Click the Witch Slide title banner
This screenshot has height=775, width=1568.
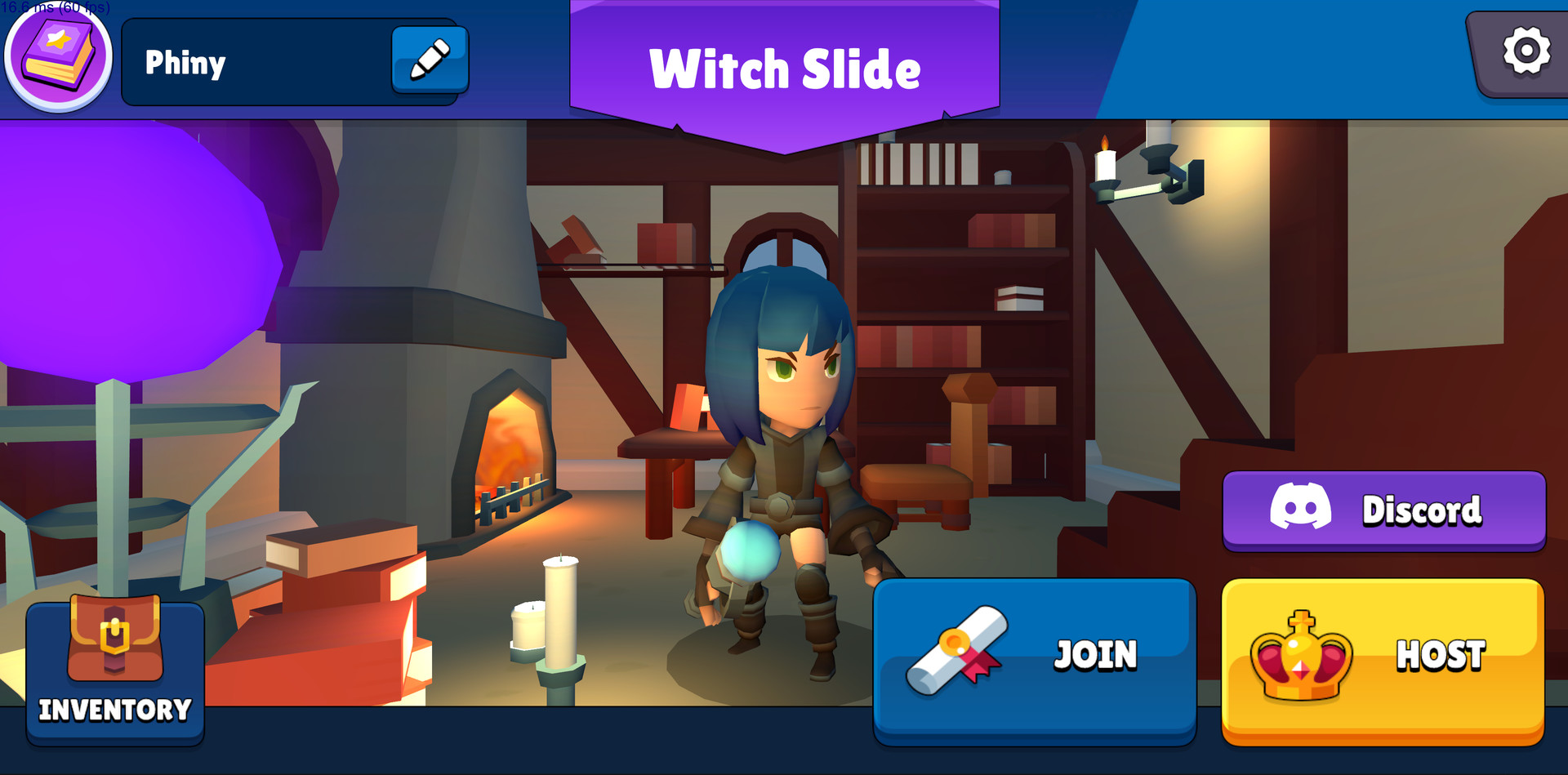[784, 69]
